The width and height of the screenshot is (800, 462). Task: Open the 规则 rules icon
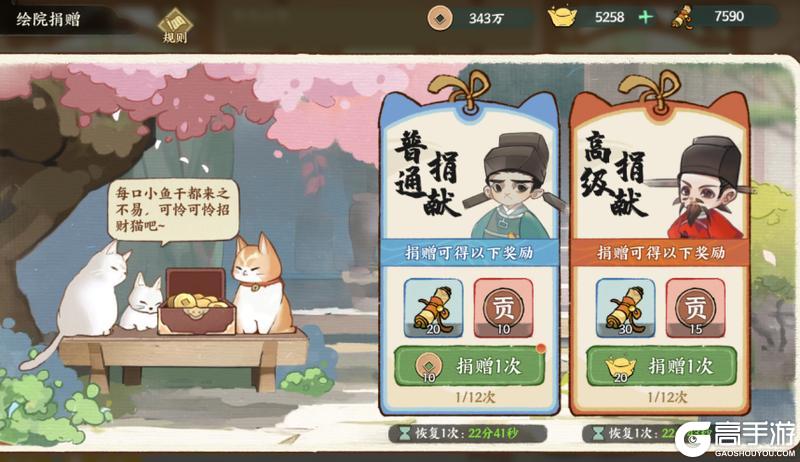click(x=175, y=25)
